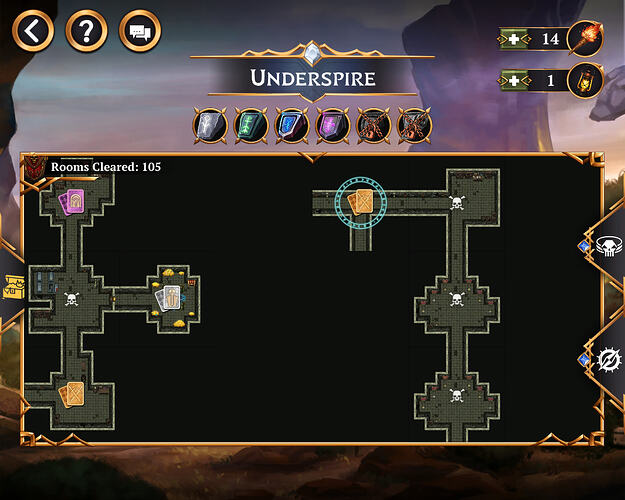Select the blue rune stone icon
Image resolution: width=625 pixels, height=500 pixels.
290,125
